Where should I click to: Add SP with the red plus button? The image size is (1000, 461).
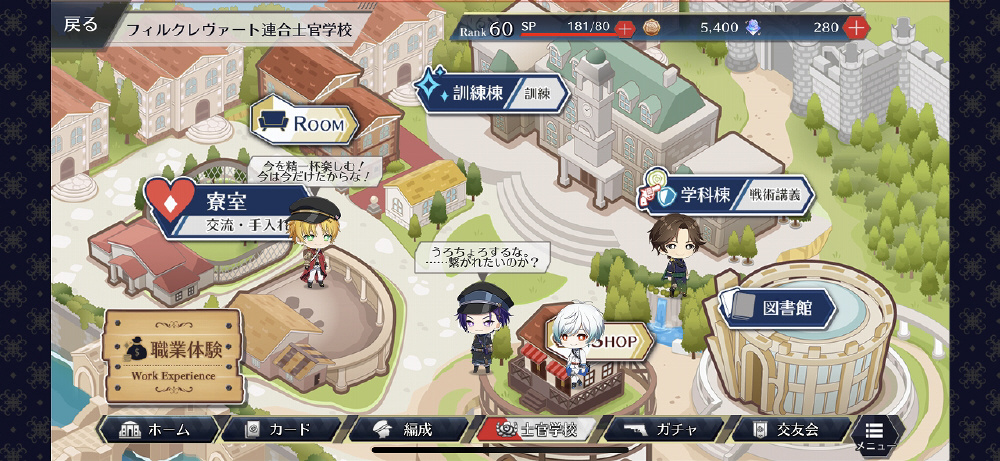(x=625, y=28)
